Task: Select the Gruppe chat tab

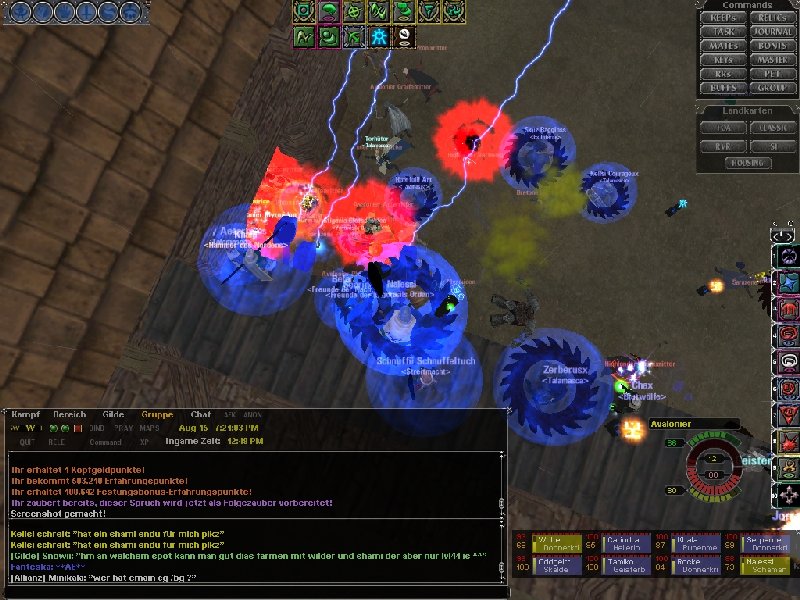Action: (x=157, y=415)
